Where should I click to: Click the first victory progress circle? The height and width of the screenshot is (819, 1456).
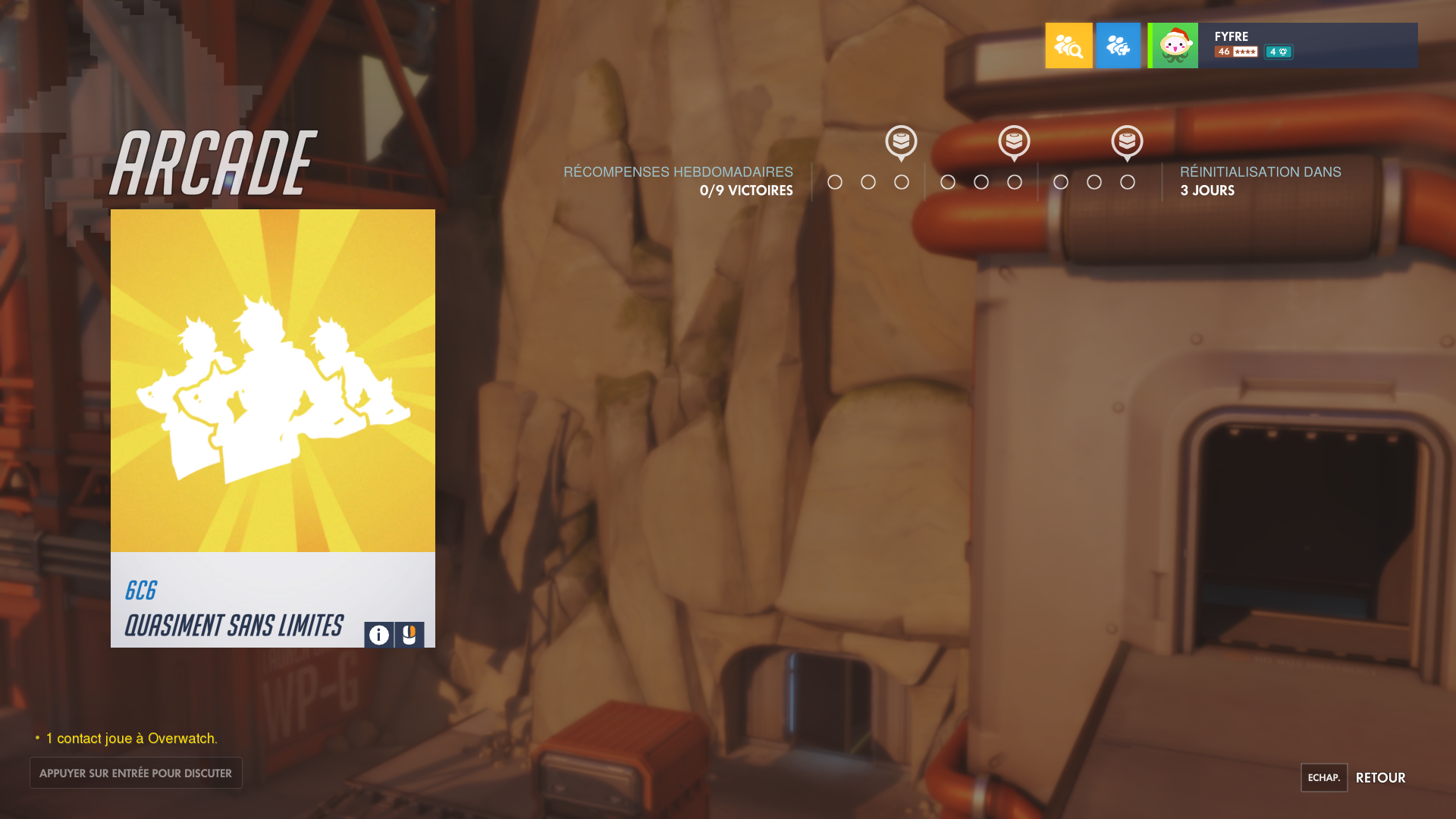point(836,182)
